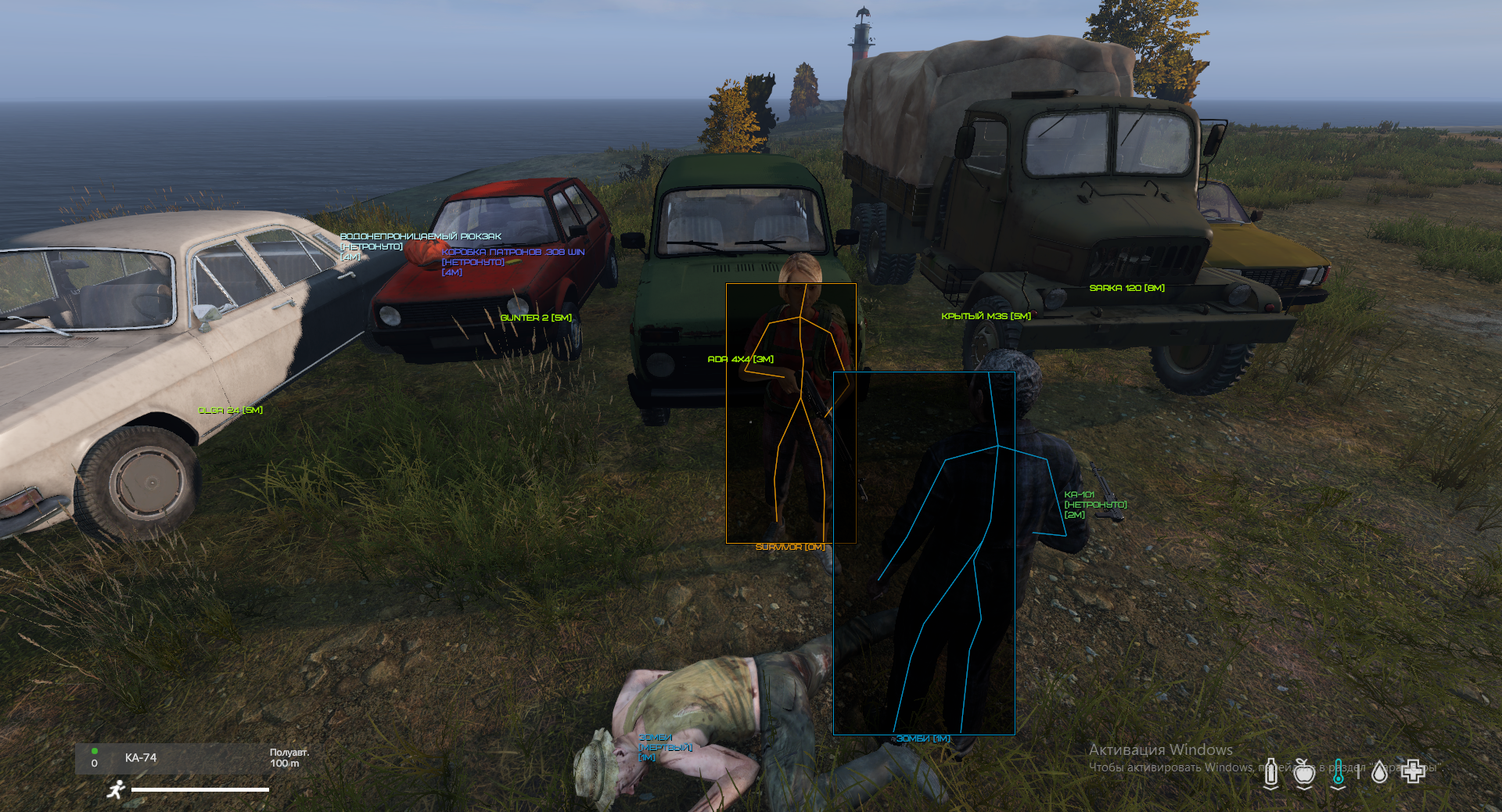Toggle the chevron below the apple icon
This screenshot has height=812, width=1502.
[x=1303, y=789]
